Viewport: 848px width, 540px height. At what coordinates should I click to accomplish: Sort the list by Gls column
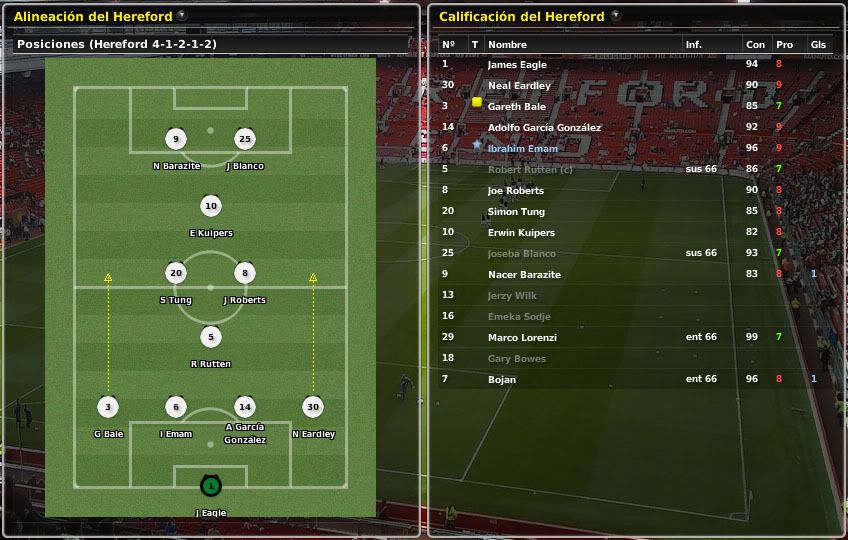818,44
